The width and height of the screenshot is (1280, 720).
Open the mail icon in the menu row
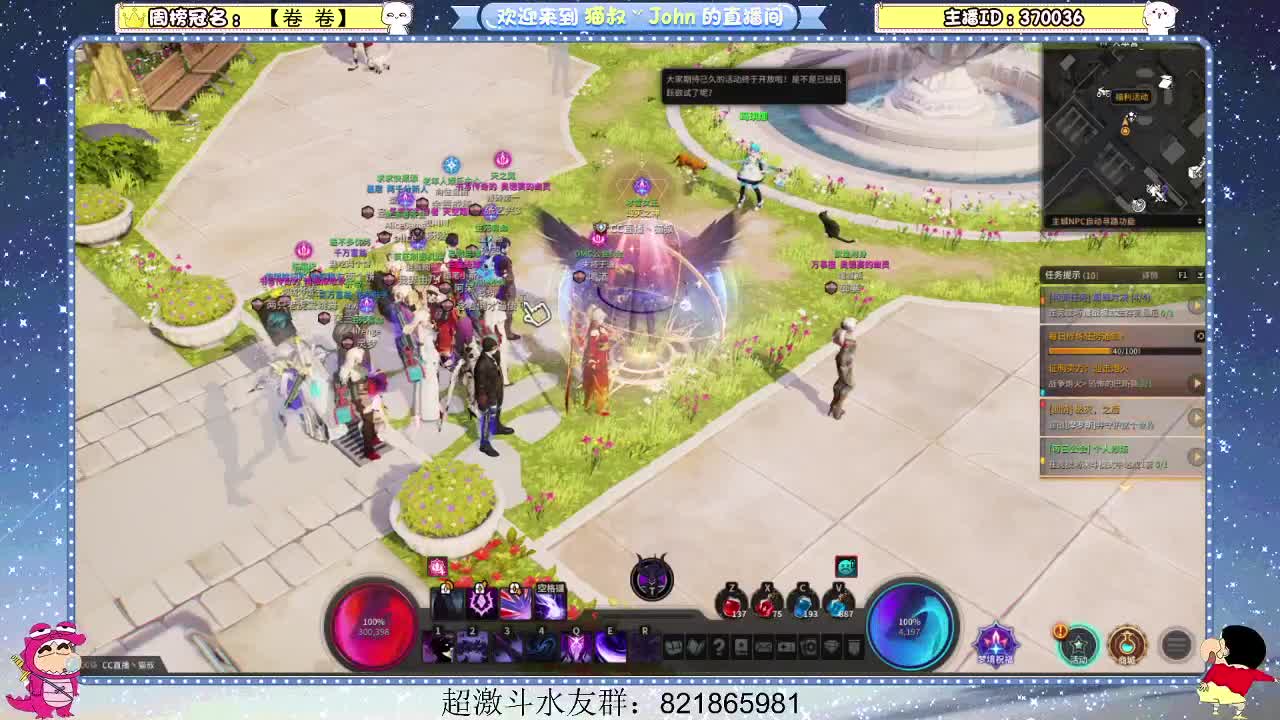763,648
